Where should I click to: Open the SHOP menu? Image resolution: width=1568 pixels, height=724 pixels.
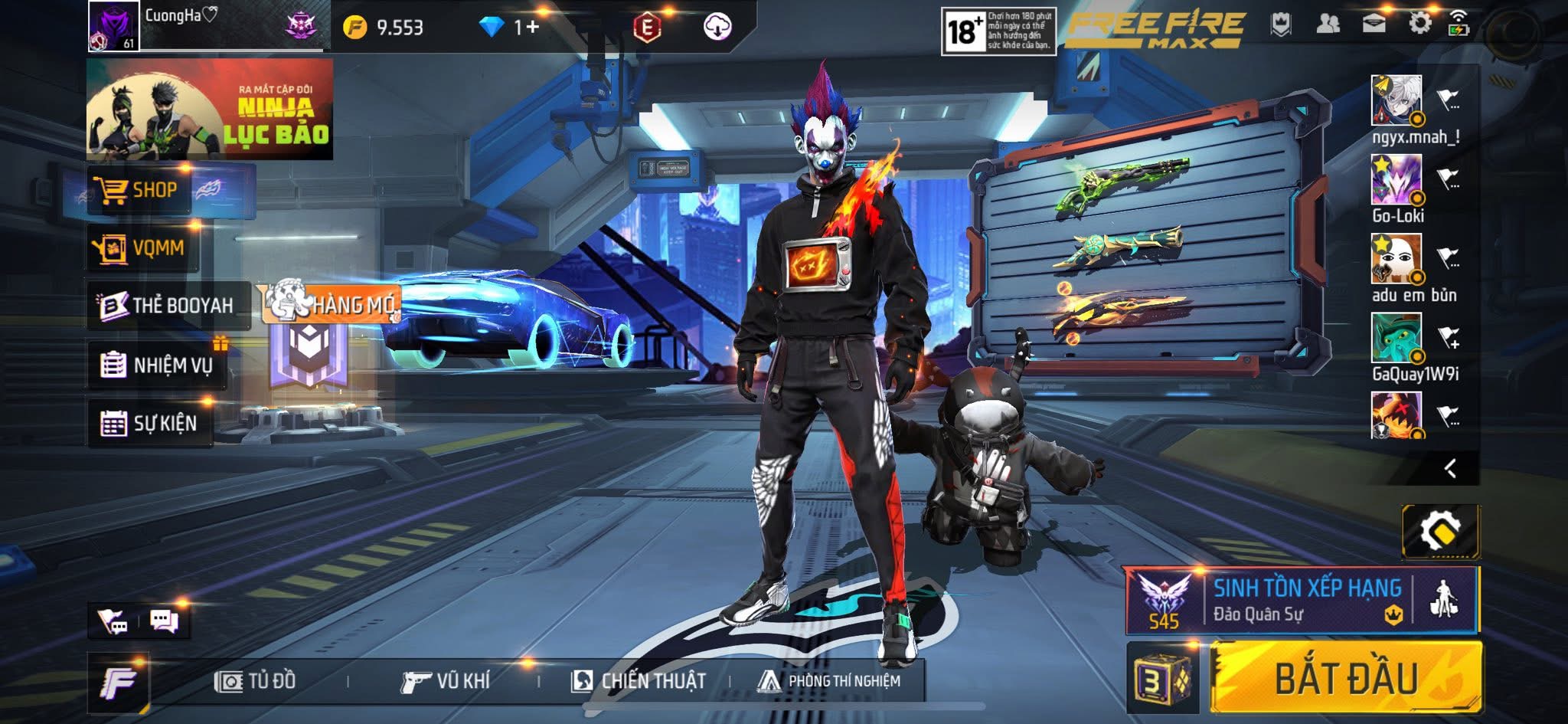(138, 190)
